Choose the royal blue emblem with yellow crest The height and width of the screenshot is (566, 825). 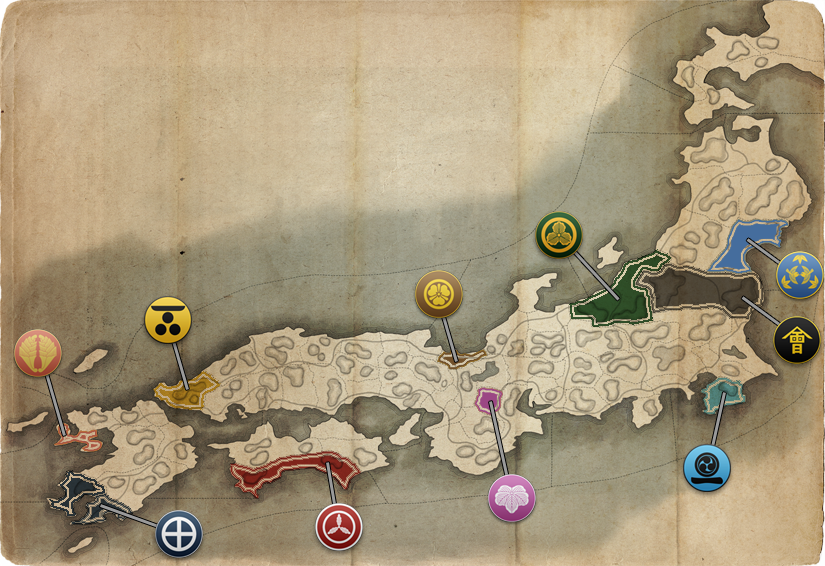click(x=799, y=274)
